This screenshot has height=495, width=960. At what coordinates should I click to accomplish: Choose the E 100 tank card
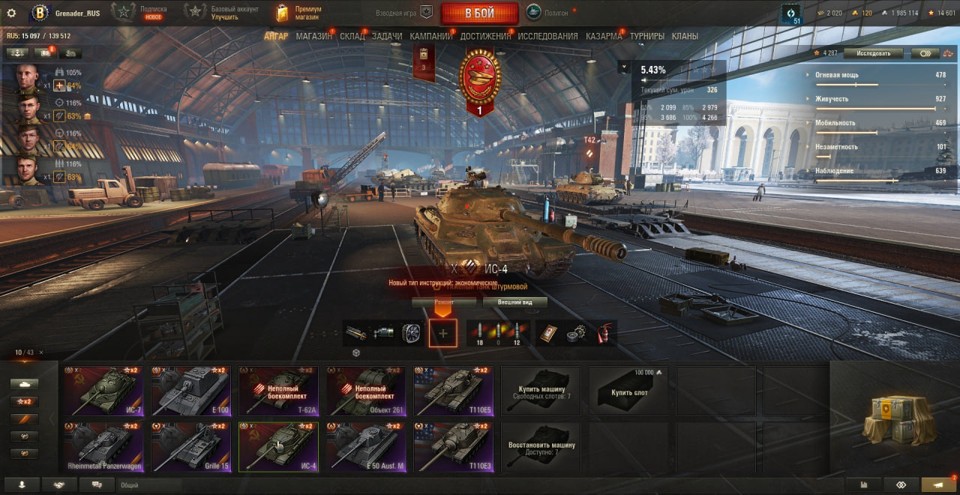click(x=190, y=390)
